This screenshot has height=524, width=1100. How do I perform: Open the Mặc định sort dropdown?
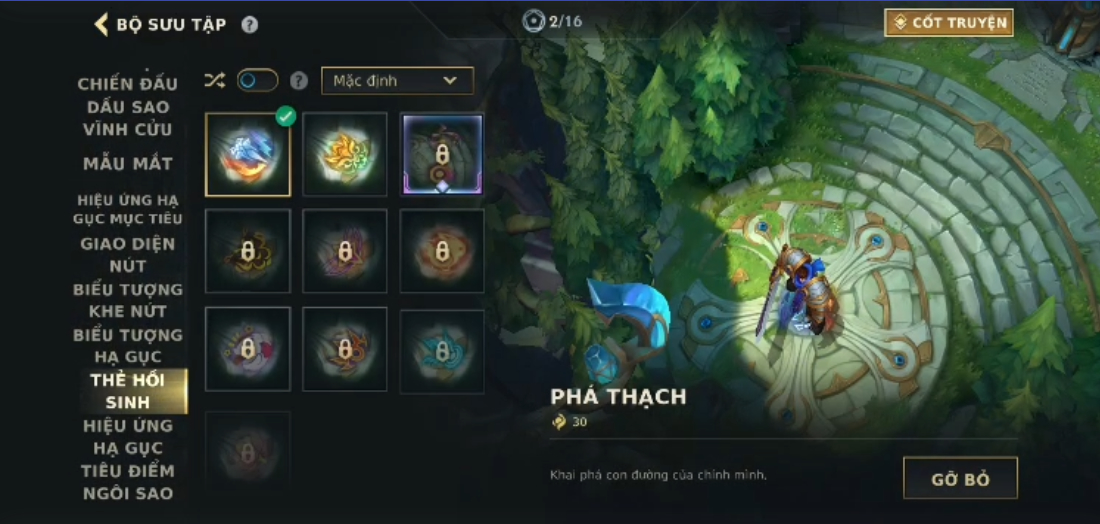click(397, 81)
